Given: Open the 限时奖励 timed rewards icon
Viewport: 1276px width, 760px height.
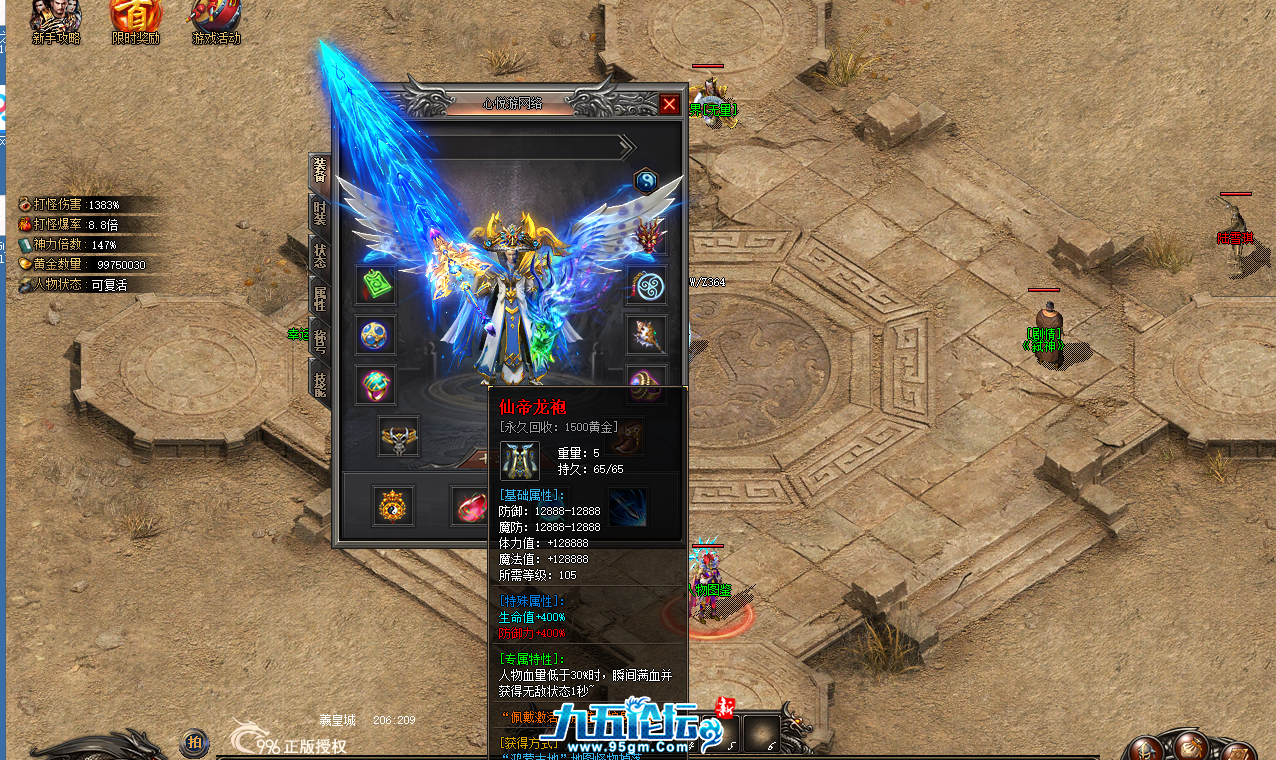Looking at the screenshot, I should pos(135,22).
